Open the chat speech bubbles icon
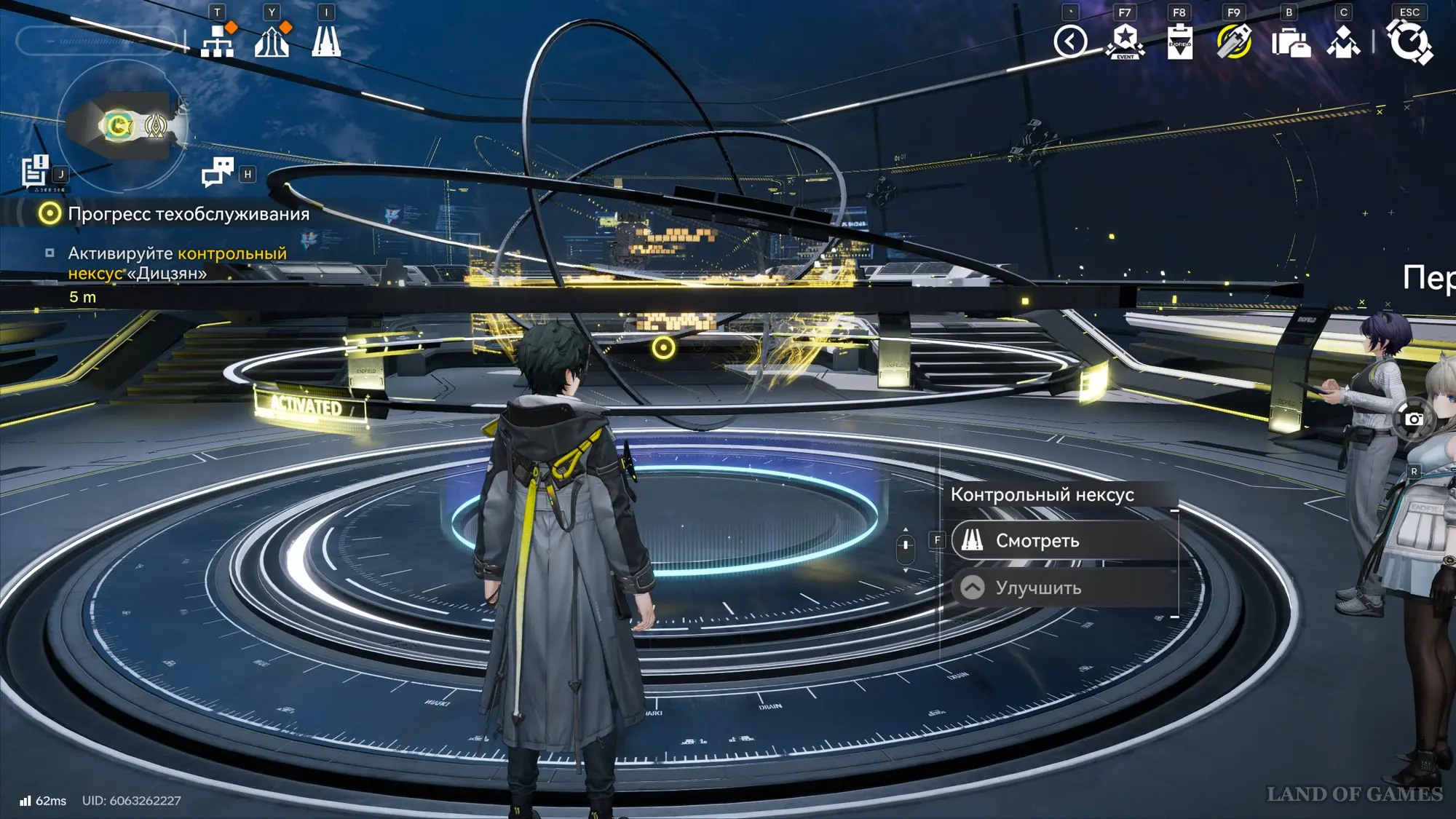 click(x=217, y=173)
